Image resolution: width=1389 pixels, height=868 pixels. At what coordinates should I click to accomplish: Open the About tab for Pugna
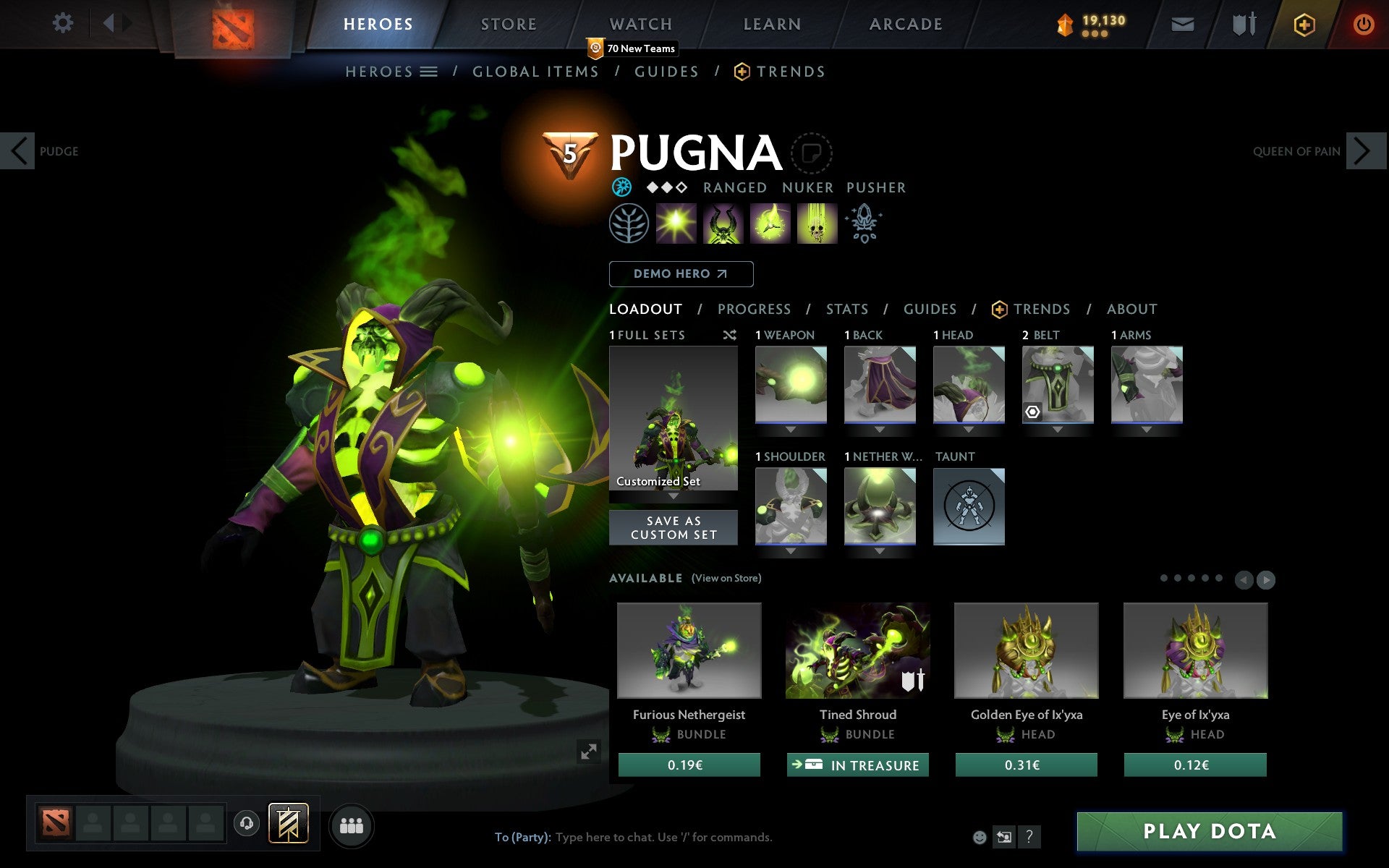[x=1131, y=310]
